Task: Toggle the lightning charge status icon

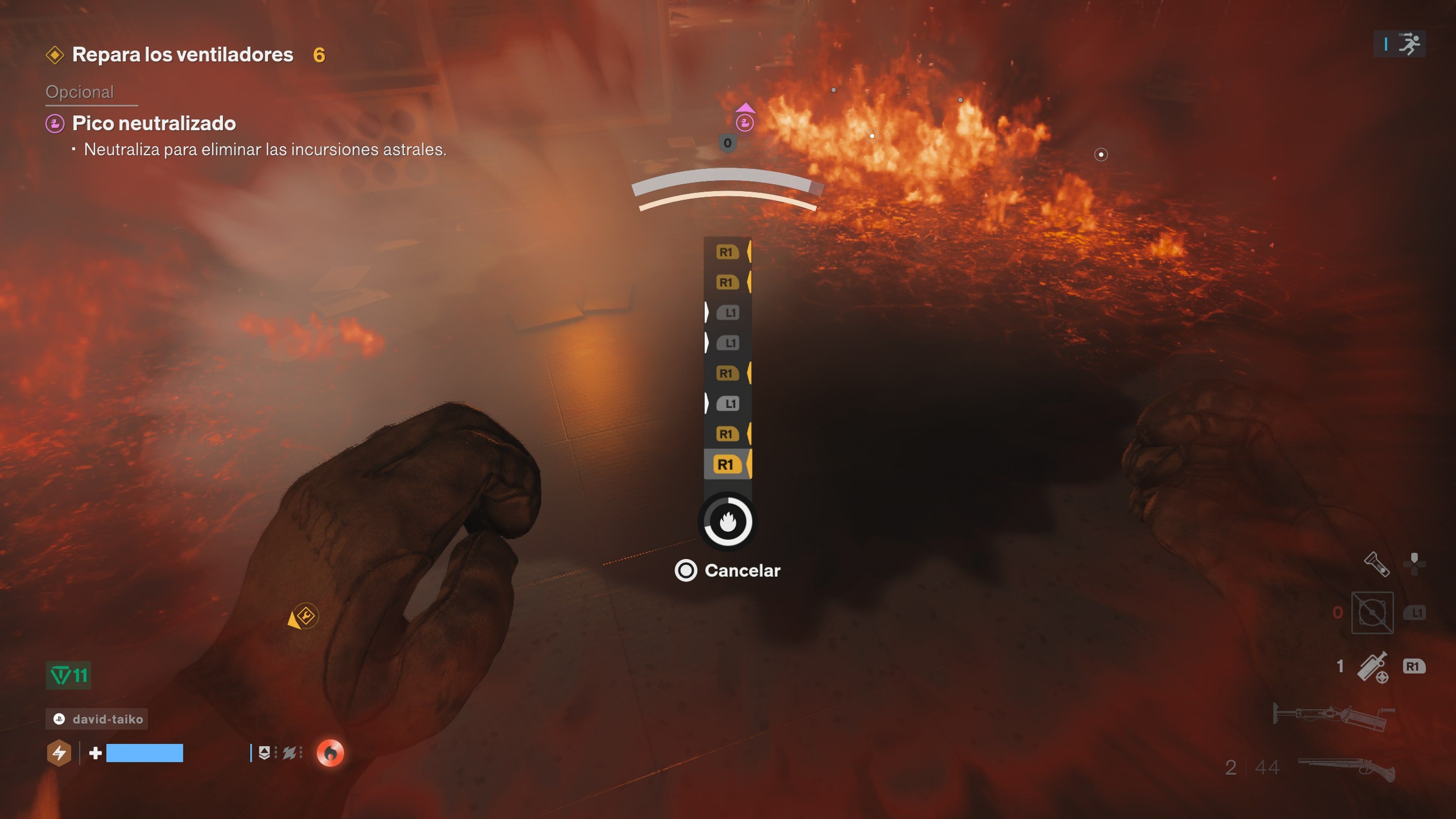Action: click(x=59, y=753)
